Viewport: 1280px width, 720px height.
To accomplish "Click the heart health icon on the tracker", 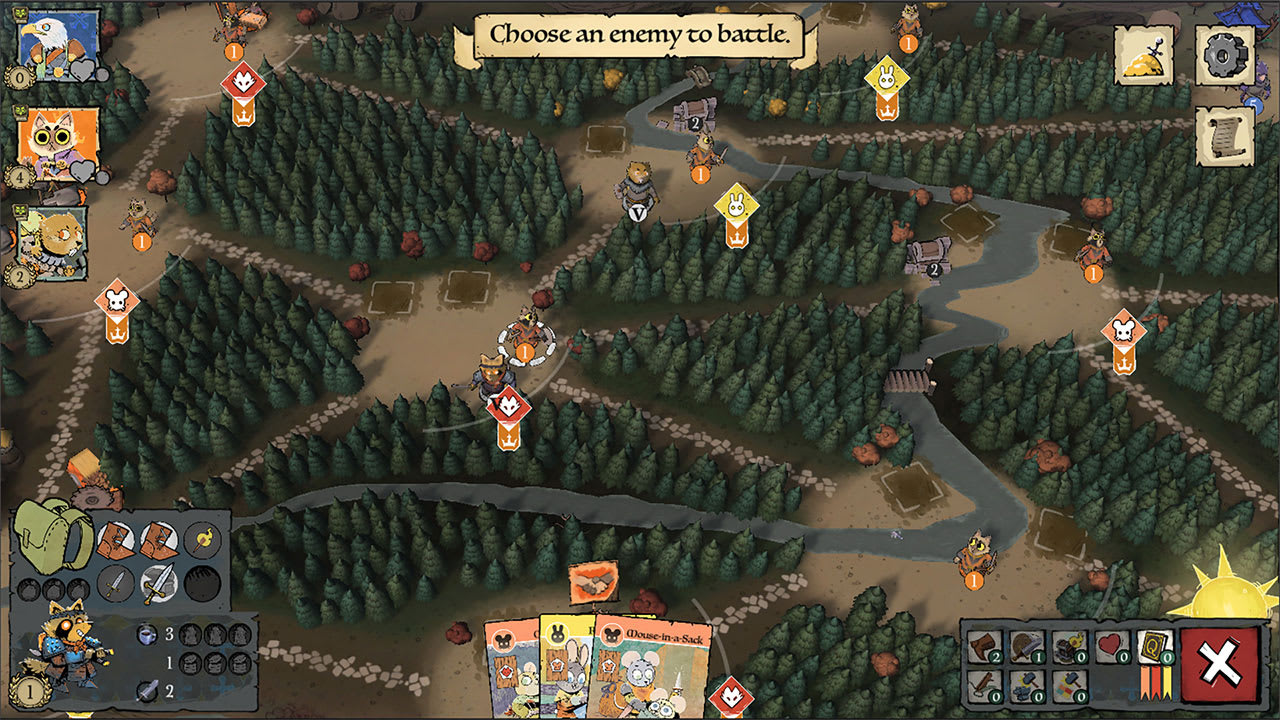I will [1111, 644].
